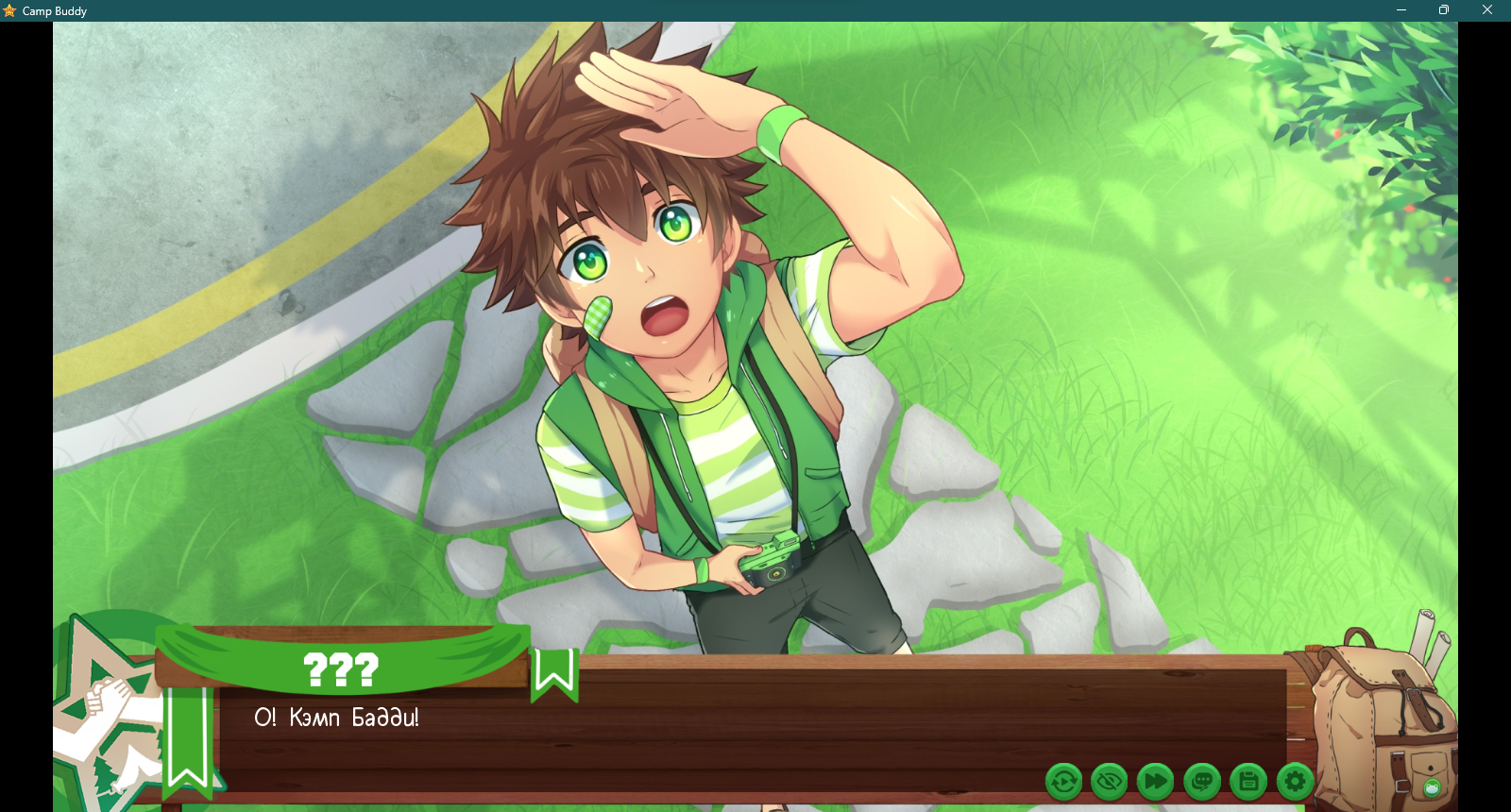
Task: Hide the dialogue box using the crossed-eye icon
Action: click(x=1110, y=782)
